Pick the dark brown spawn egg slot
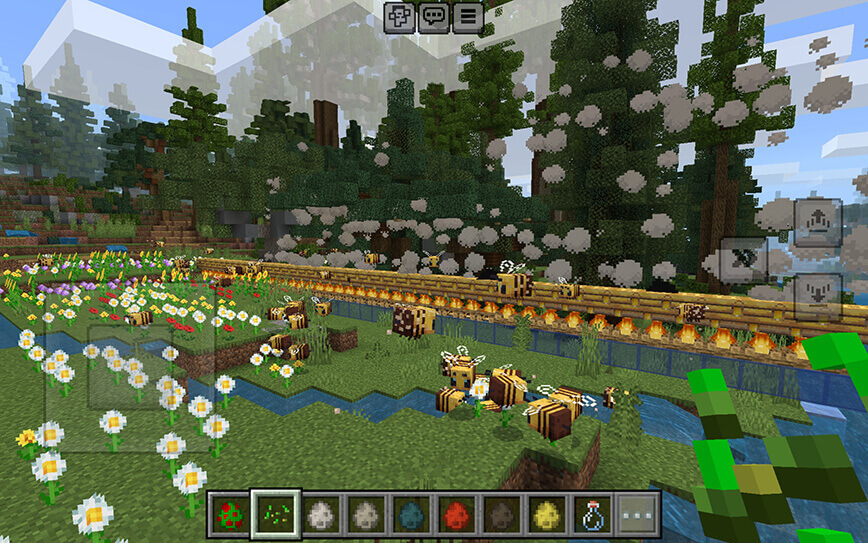Image resolution: width=868 pixels, height=543 pixels. tap(501, 514)
